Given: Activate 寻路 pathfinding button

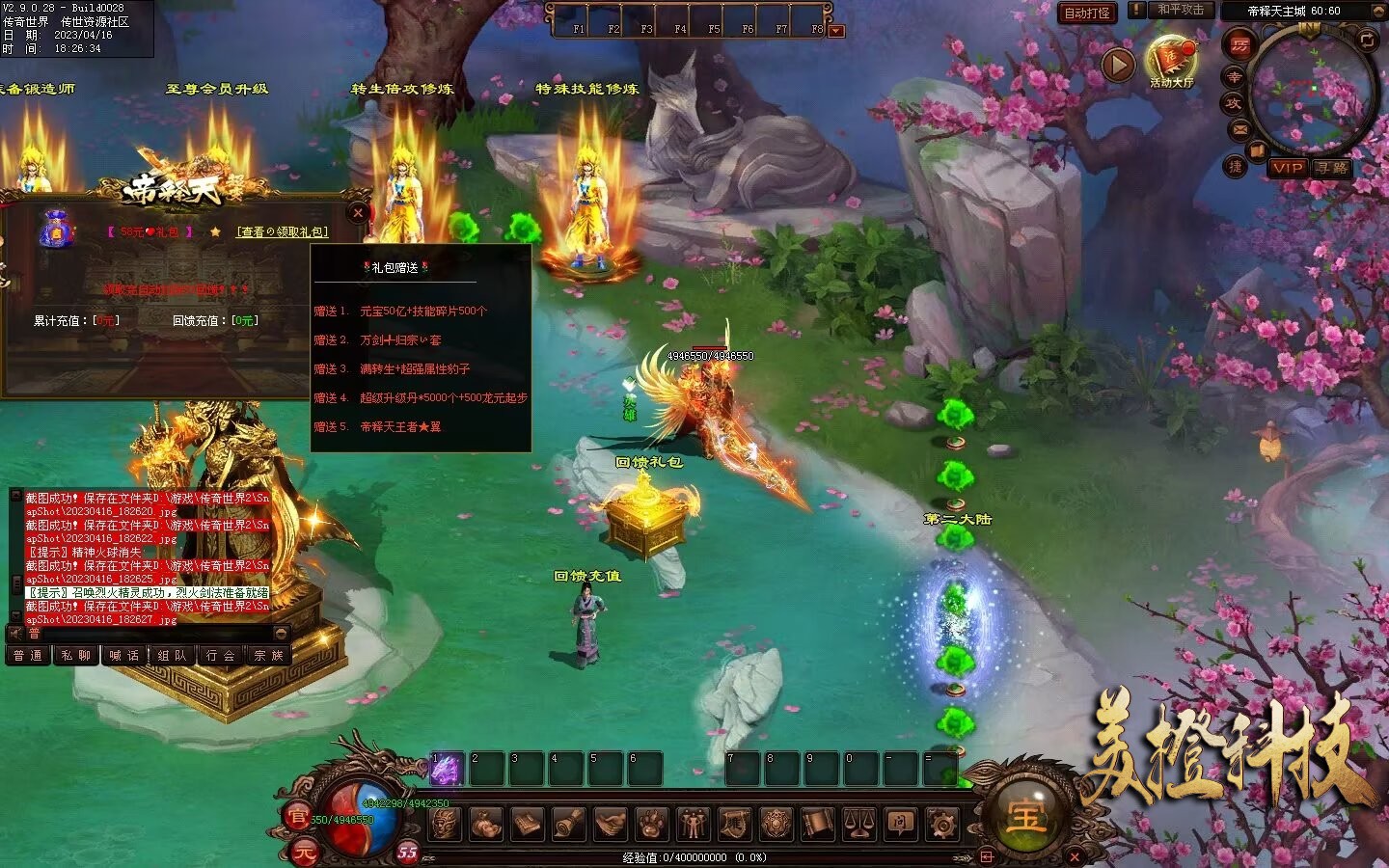Looking at the screenshot, I should point(1331,168).
